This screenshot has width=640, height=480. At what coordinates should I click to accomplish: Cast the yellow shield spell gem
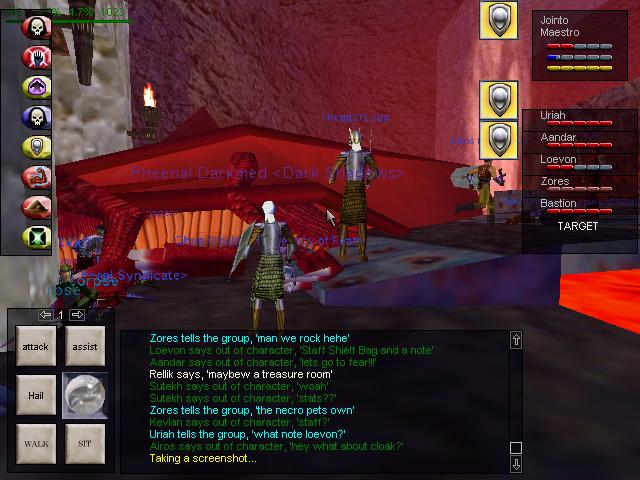tap(37, 147)
